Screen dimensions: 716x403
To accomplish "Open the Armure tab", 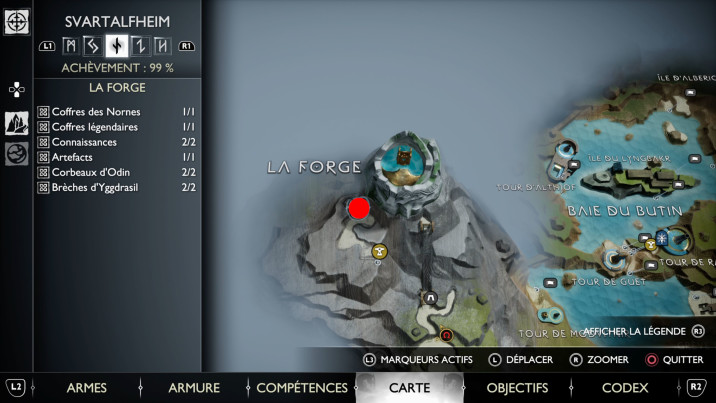I will tap(194, 388).
